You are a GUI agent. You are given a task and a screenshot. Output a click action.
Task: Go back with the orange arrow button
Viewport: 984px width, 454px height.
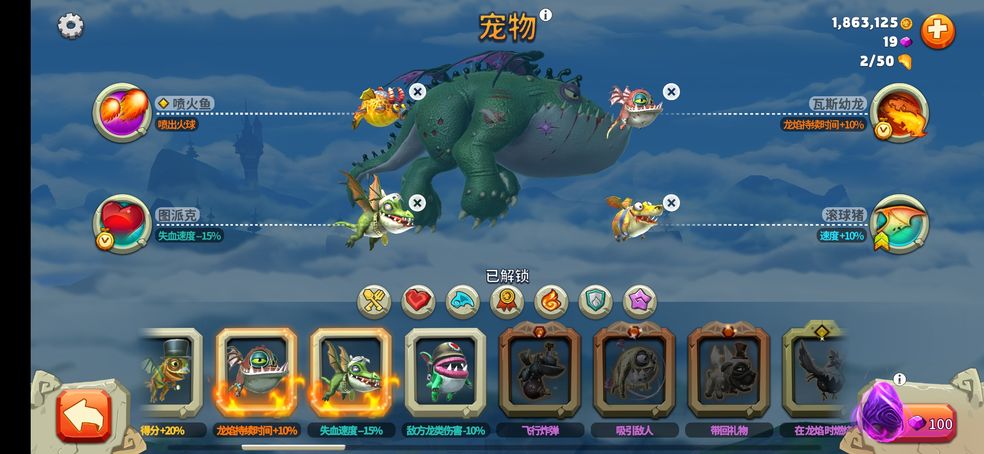pyautogui.click(x=84, y=414)
